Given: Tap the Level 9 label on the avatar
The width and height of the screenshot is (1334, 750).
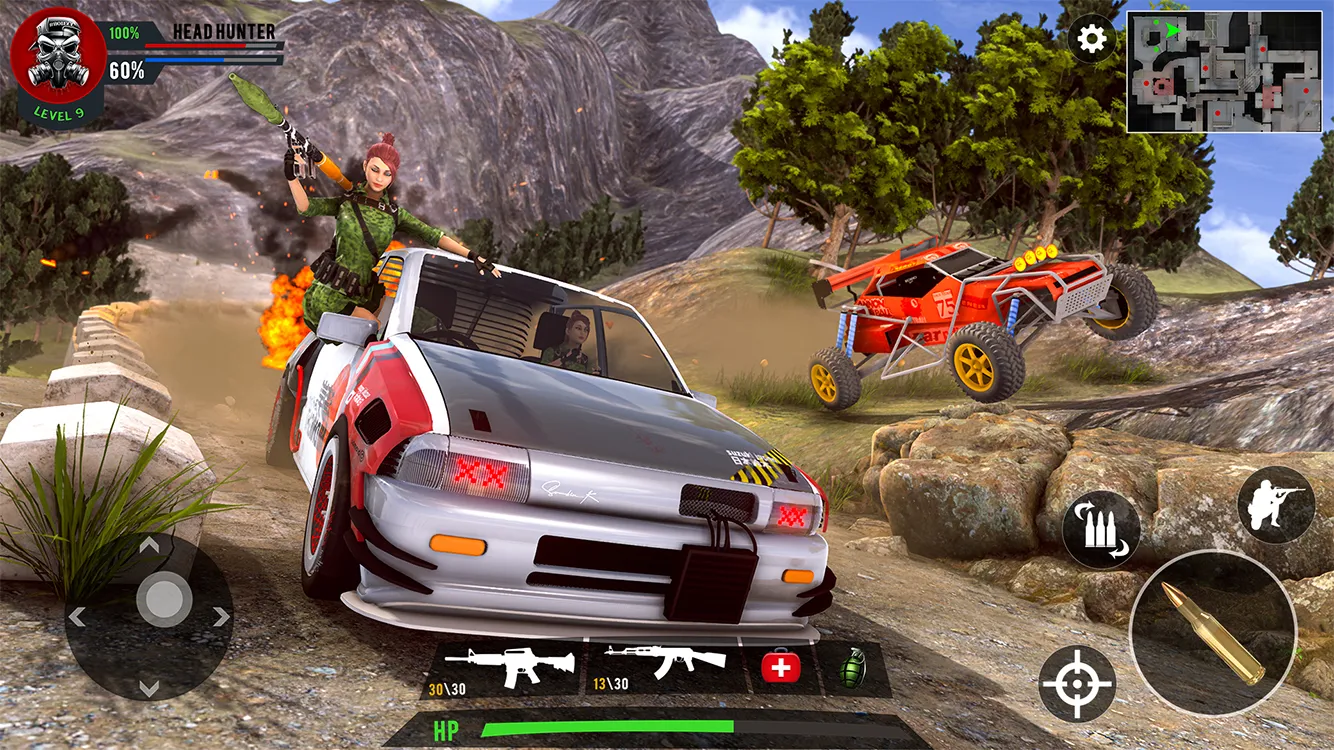Looking at the screenshot, I should coord(59,112).
